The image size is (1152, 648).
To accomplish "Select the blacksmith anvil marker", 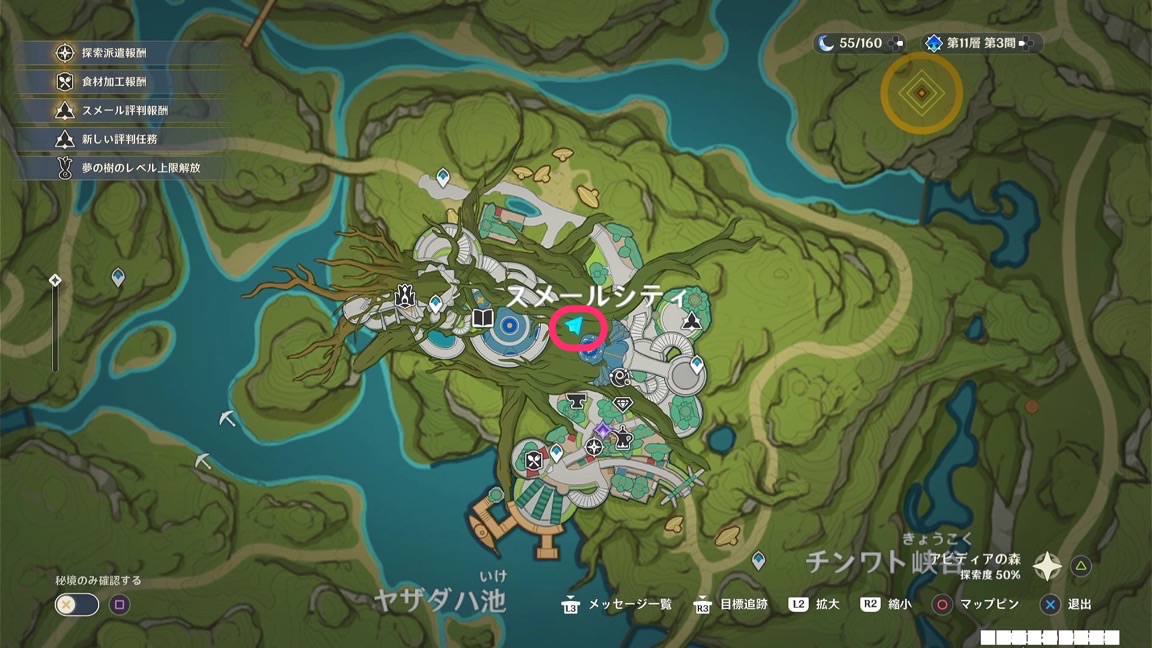I will (576, 402).
